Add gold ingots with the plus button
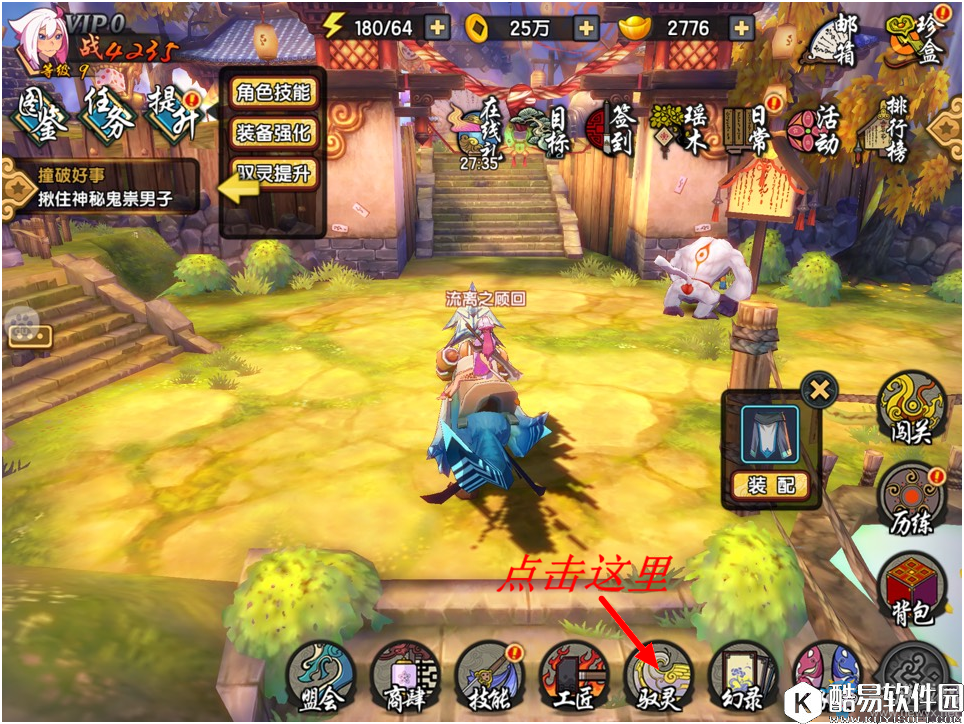Screen dimensions: 964x724 click(x=741, y=28)
